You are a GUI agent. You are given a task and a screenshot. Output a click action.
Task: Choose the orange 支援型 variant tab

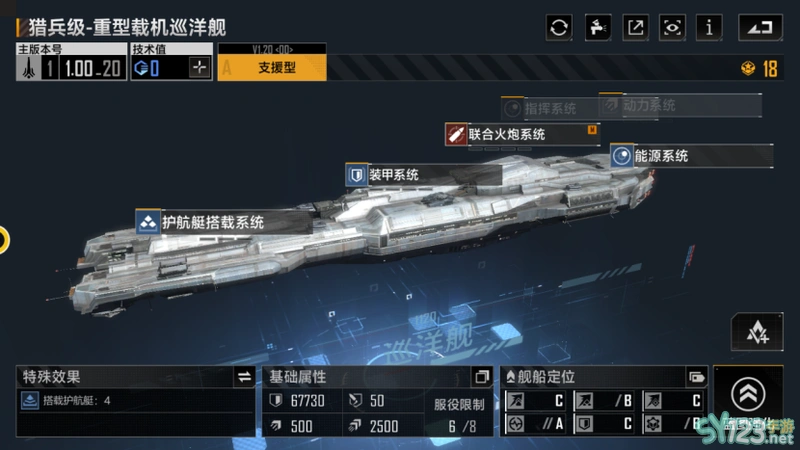(272, 68)
